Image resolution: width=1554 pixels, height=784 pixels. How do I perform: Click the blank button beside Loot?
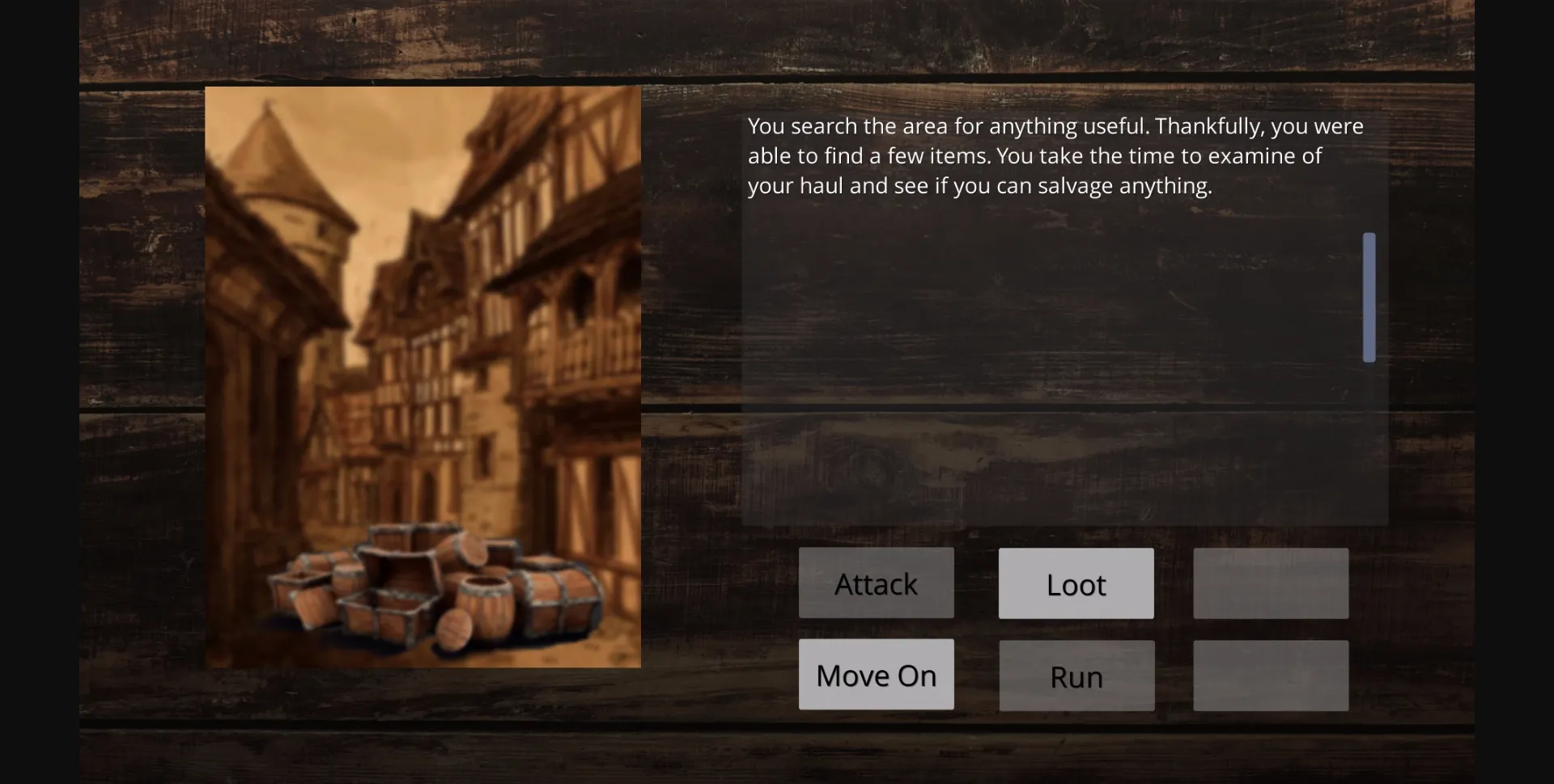(x=1270, y=583)
